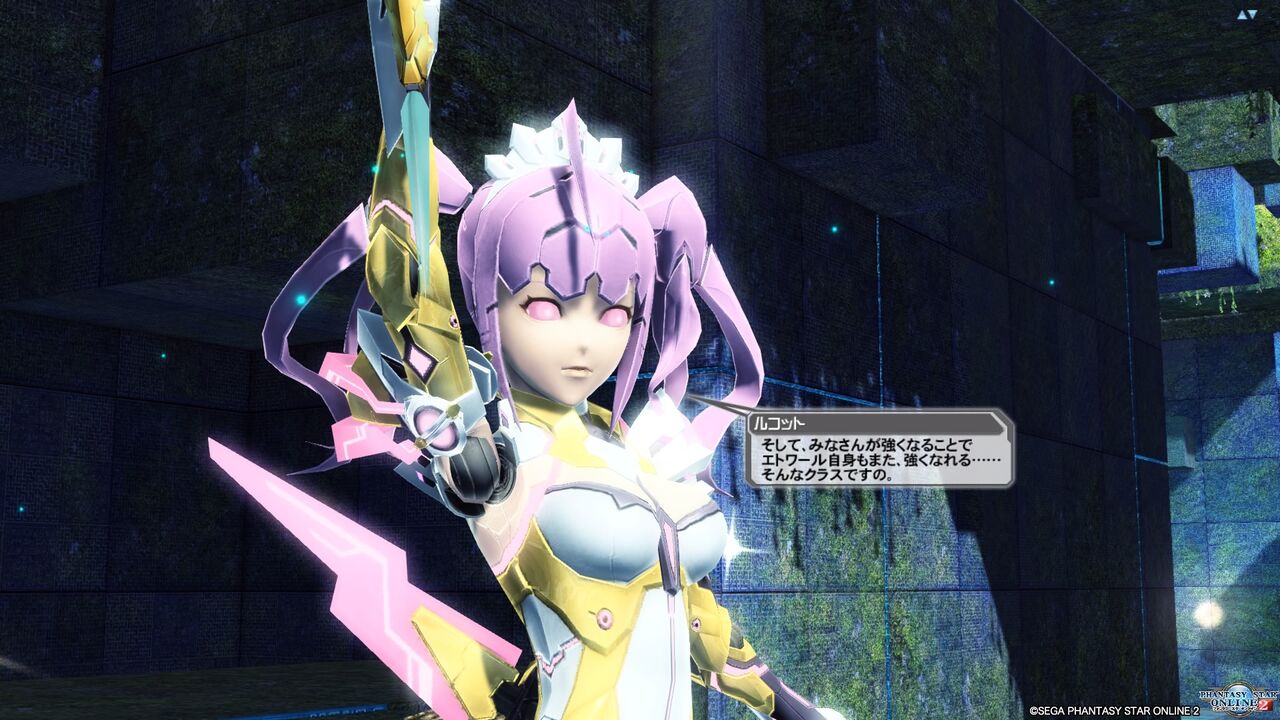Select the PHANTASY STAR ONLINE 2 logo

[1238, 698]
